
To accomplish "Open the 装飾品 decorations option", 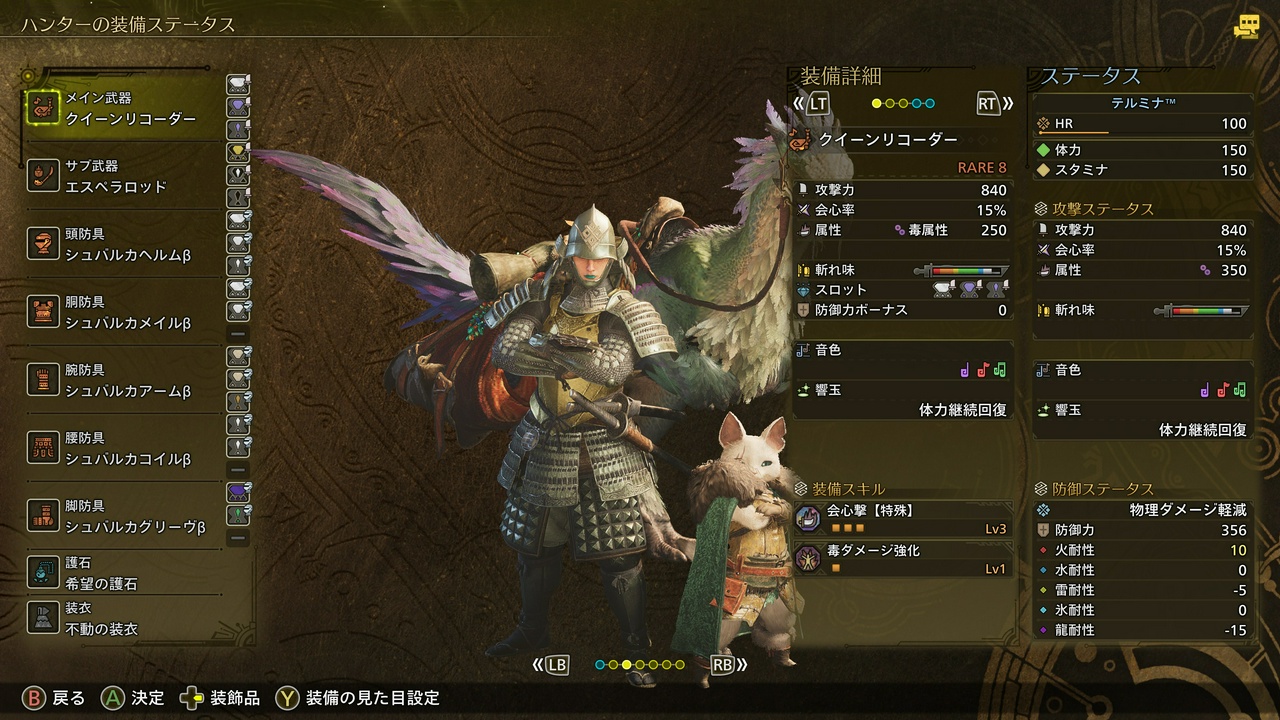I will coord(222,697).
